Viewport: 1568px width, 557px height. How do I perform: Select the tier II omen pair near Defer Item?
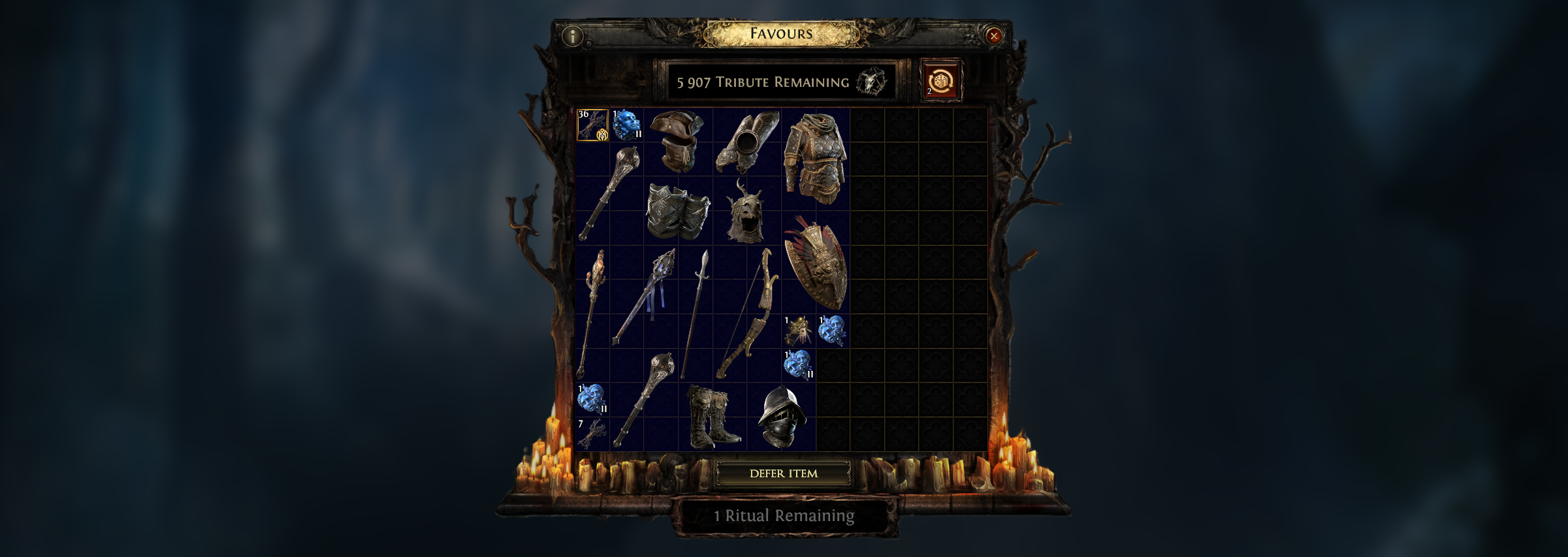pyautogui.click(x=797, y=364)
